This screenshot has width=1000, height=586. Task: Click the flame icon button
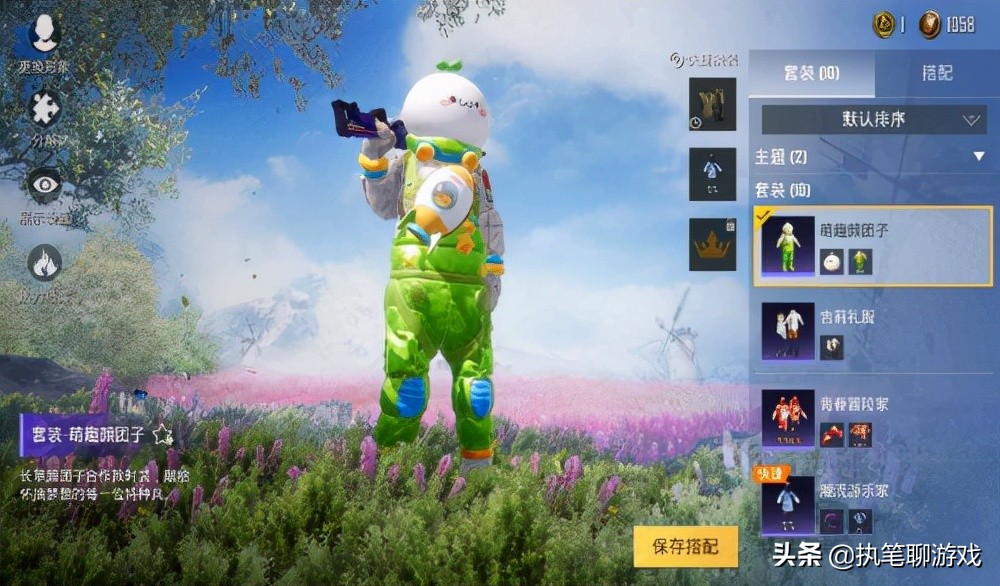click(x=44, y=263)
